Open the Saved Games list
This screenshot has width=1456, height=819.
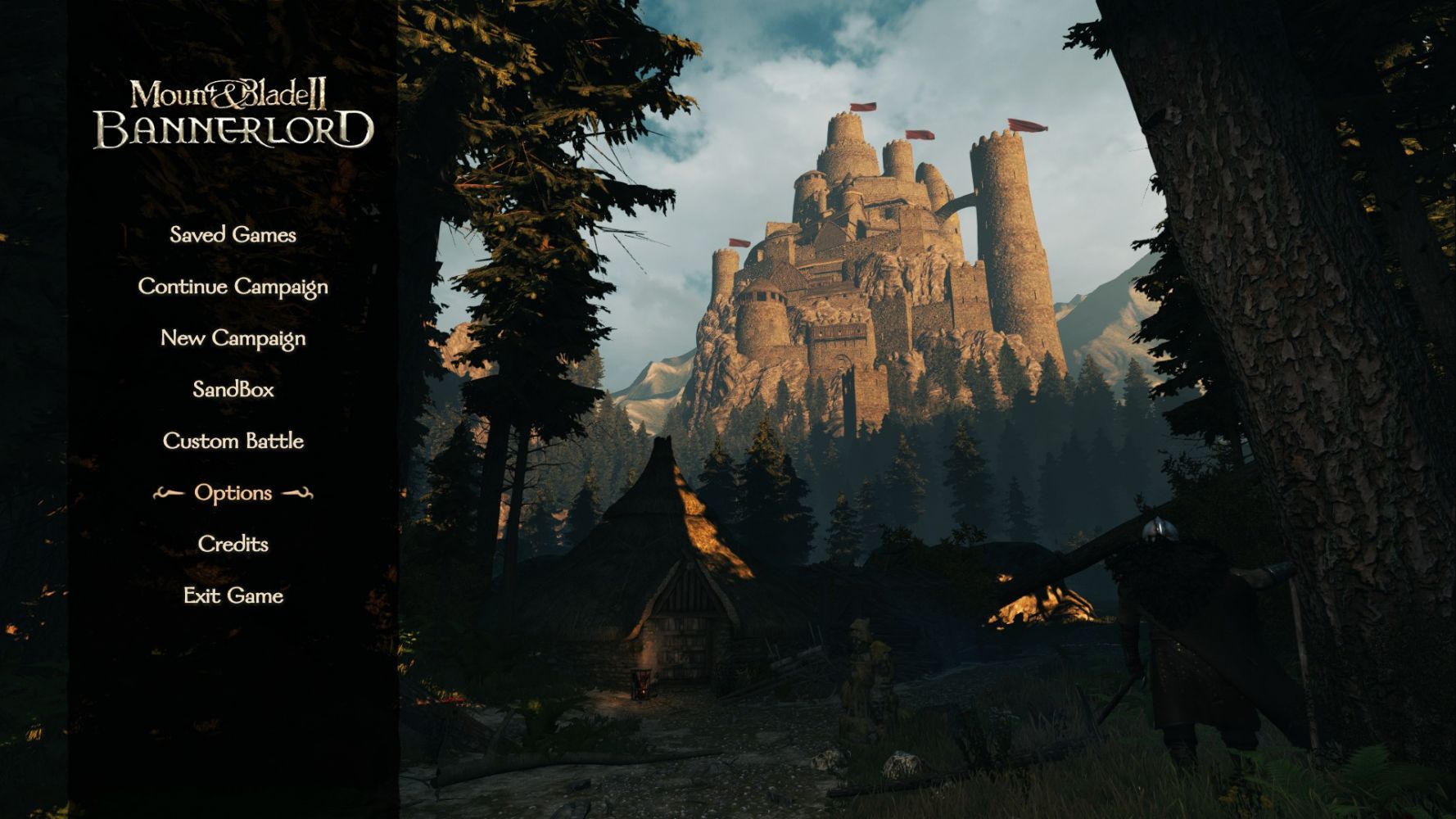(233, 235)
